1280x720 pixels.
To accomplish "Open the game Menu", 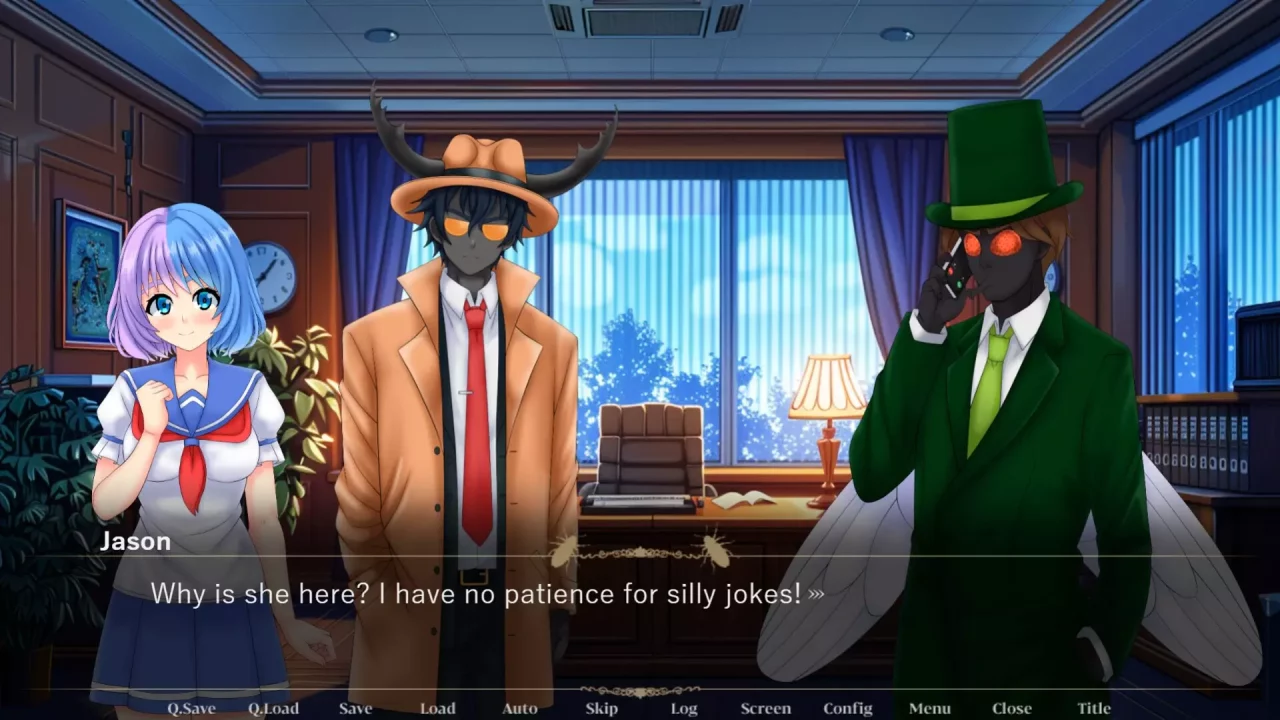I will [x=929, y=708].
